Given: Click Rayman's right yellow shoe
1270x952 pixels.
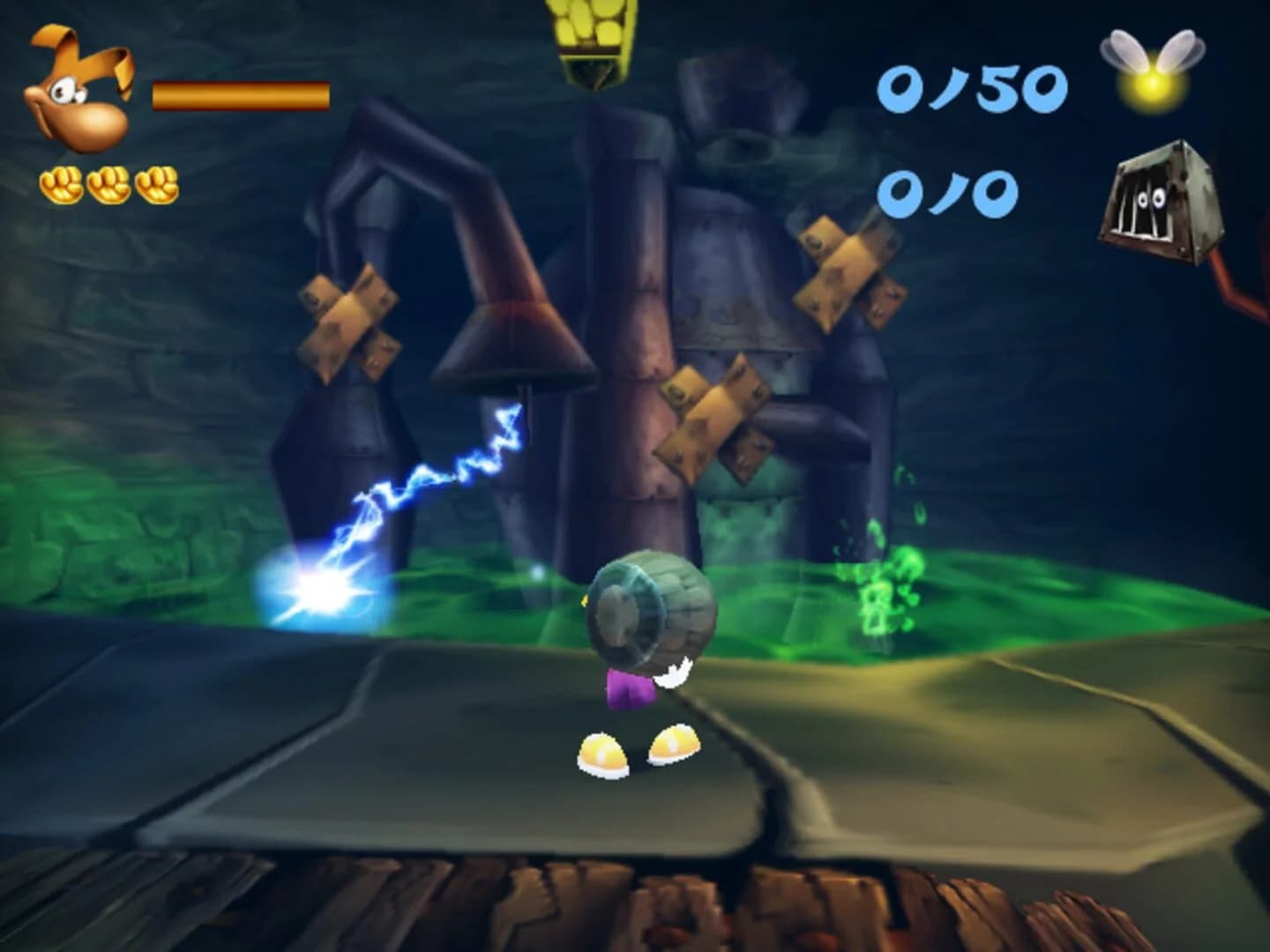Looking at the screenshot, I should coord(675,745).
